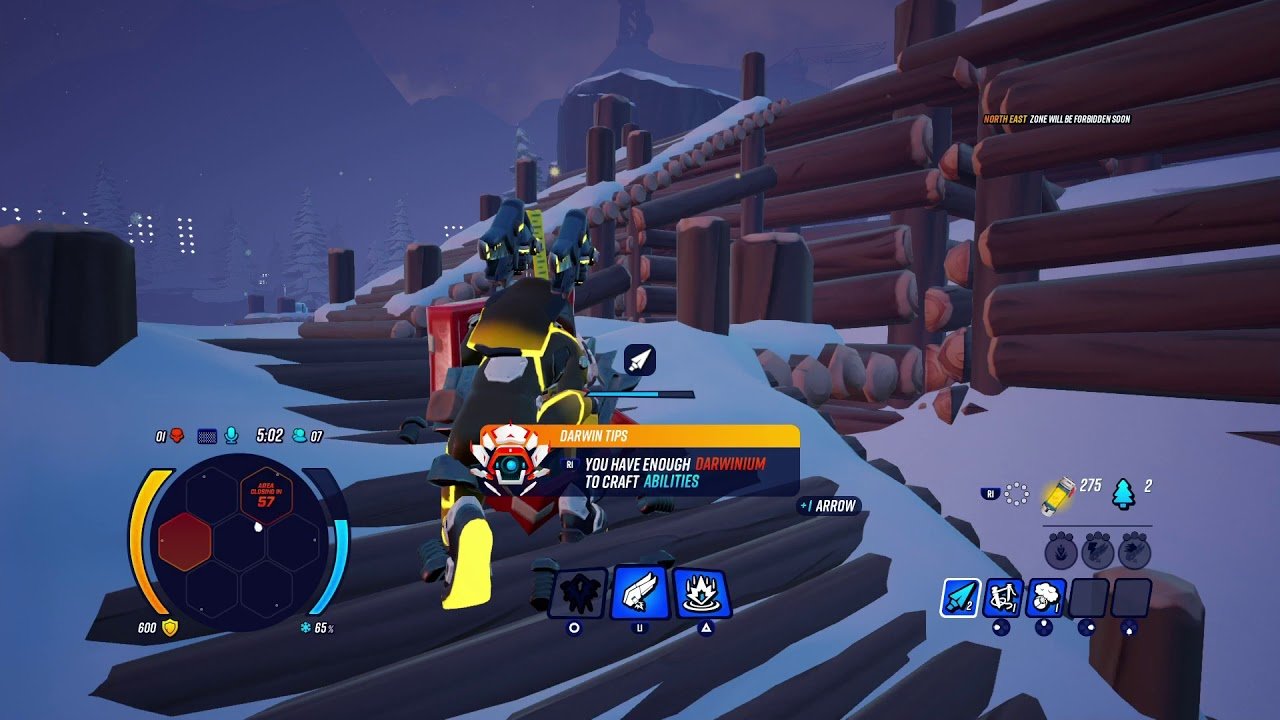The height and width of the screenshot is (720, 1280).
Task: Select the arrow item slot
Action: point(960,597)
